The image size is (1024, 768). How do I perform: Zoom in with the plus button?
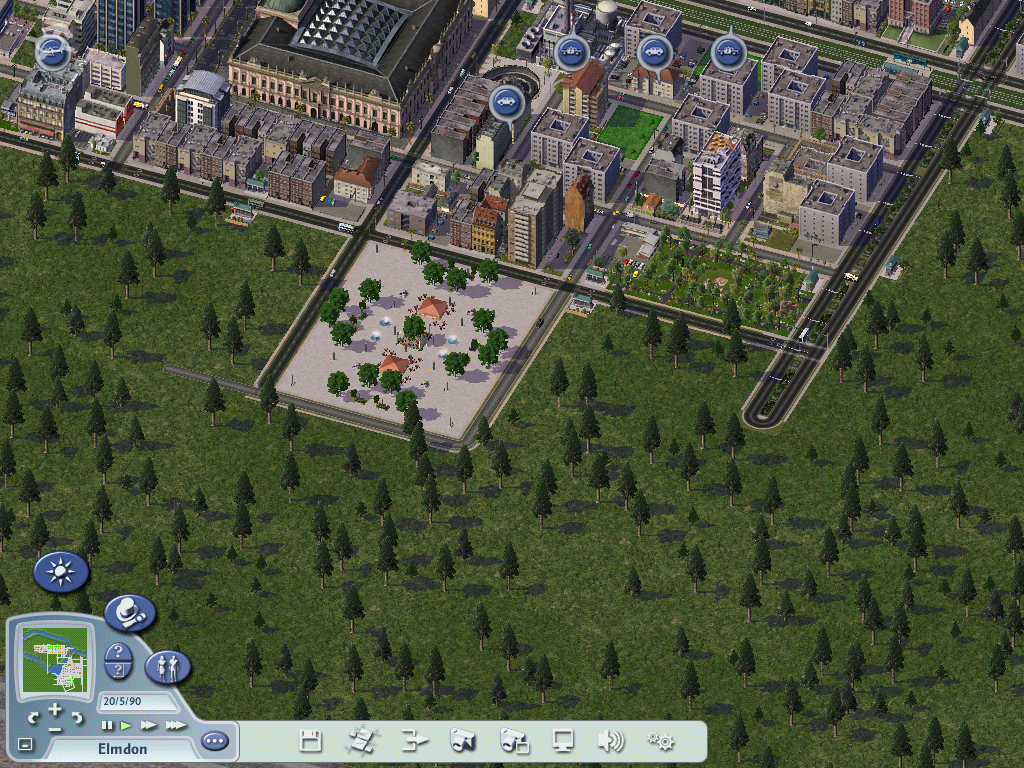pos(55,709)
